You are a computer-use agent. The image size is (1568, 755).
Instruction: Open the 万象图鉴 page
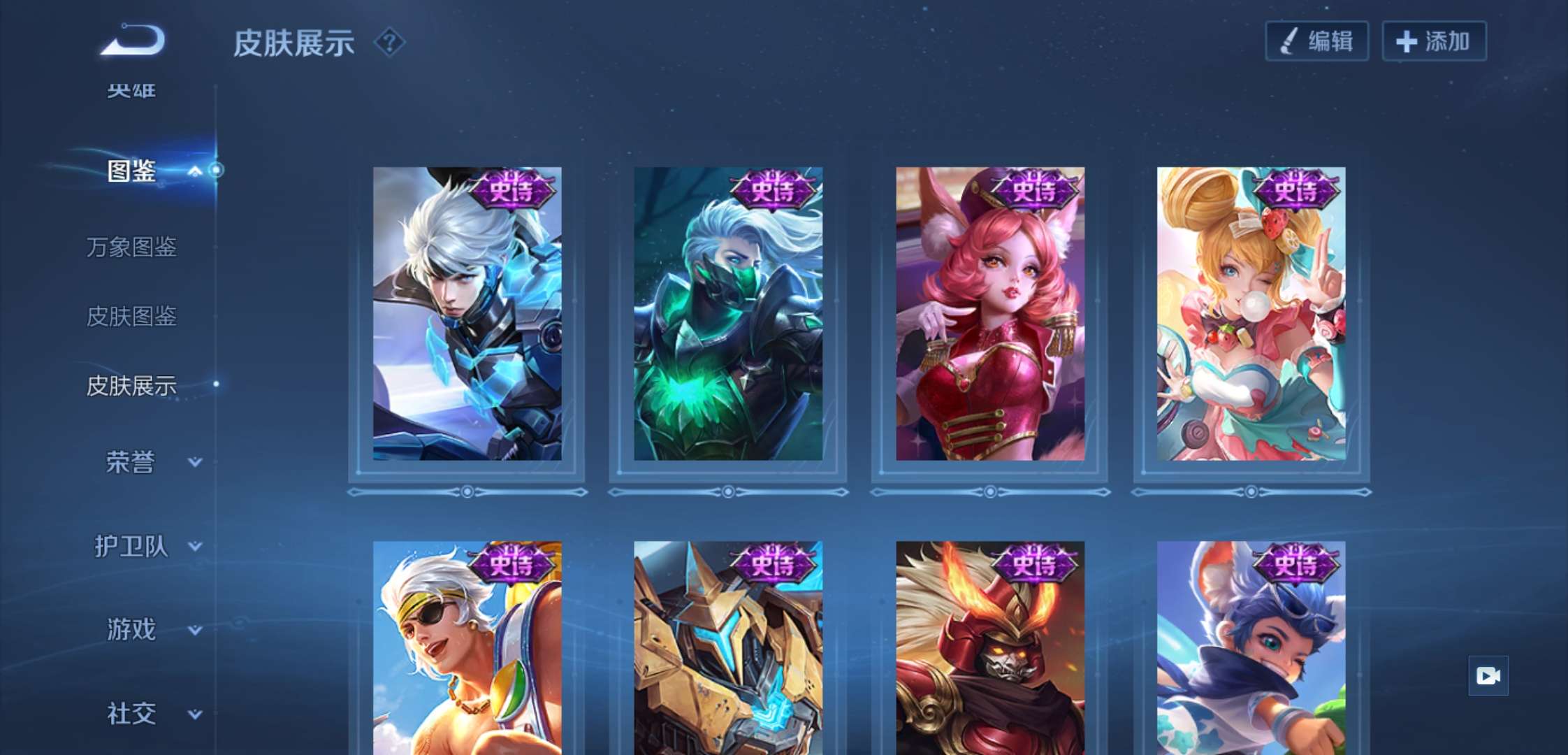pos(131,247)
